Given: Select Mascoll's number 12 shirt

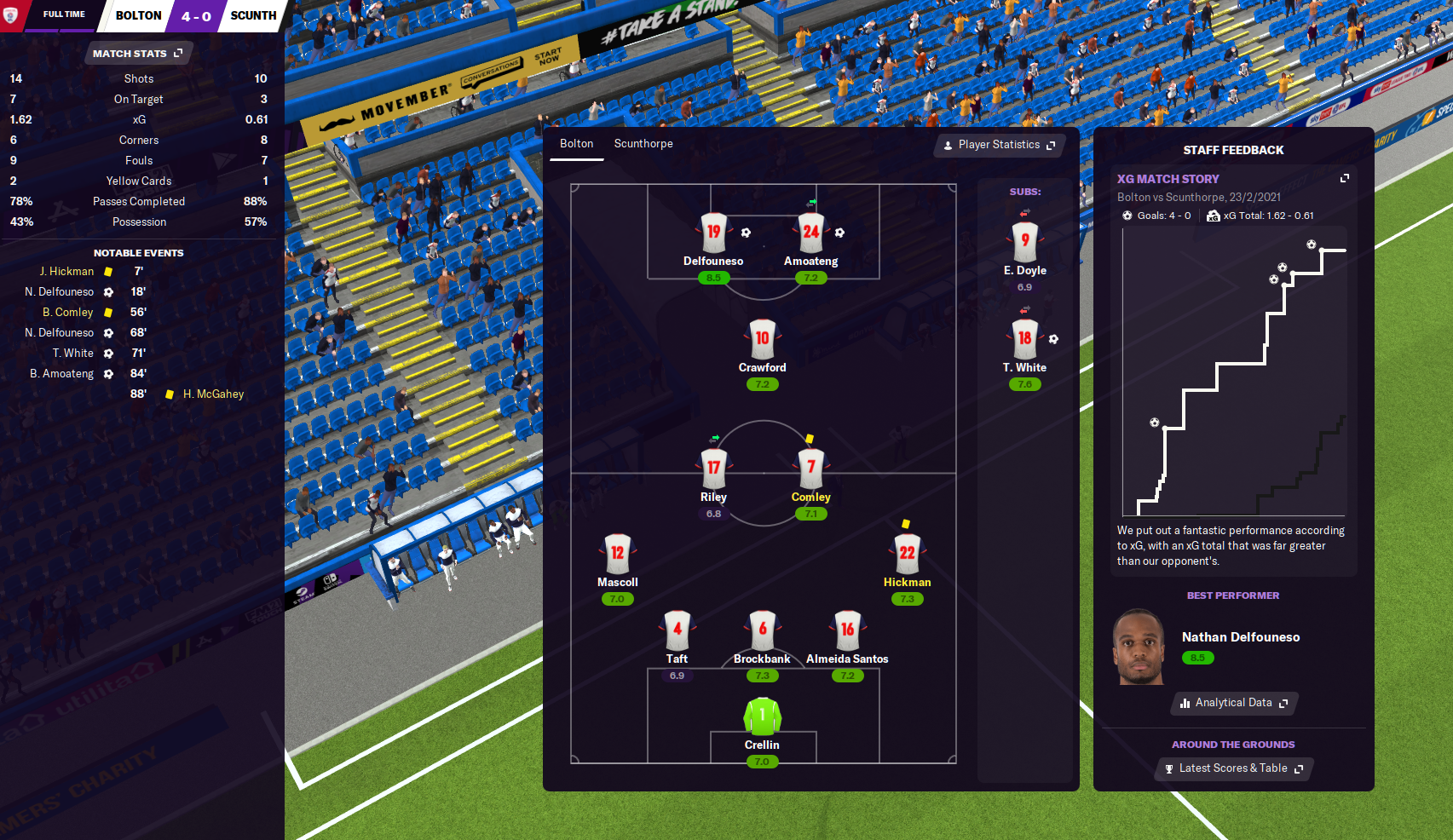Looking at the screenshot, I should 617,553.
